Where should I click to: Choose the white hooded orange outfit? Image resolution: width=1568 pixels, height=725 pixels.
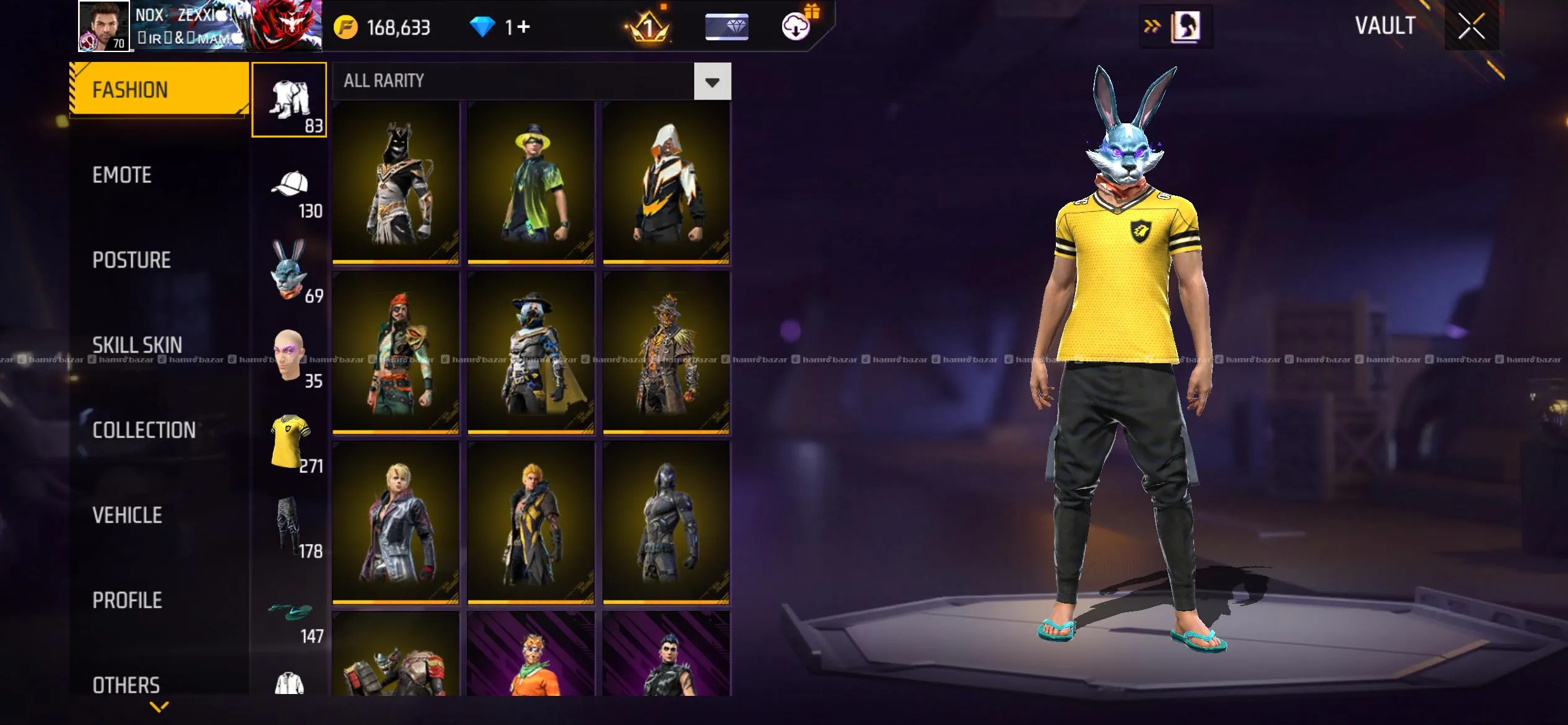(x=666, y=183)
